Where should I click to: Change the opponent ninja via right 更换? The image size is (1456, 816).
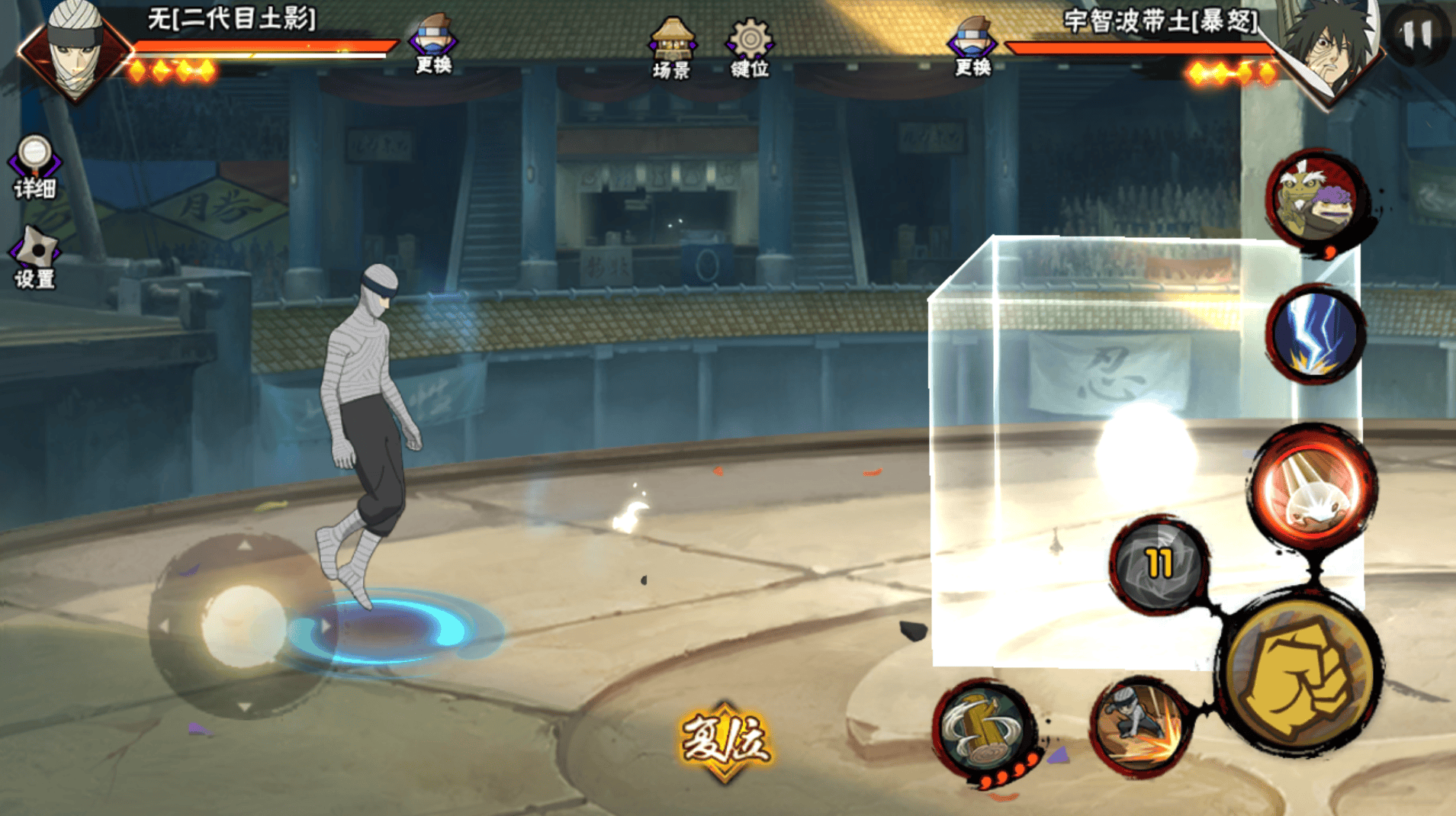[972, 46]
